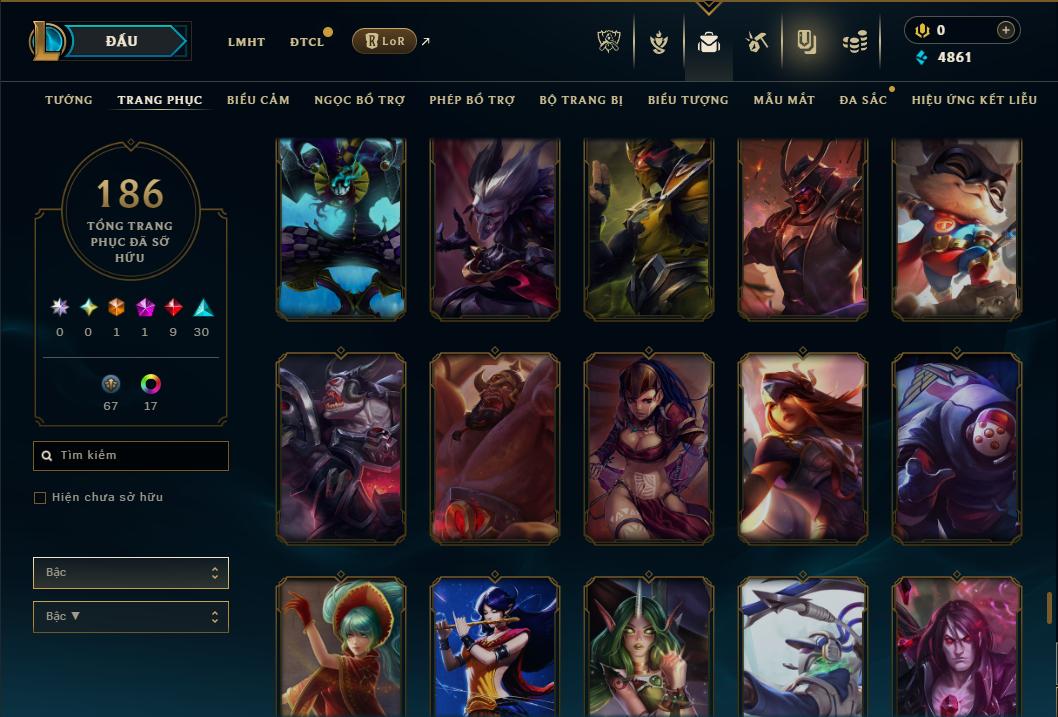The width and height of the screenshot is (1058, 717).
Task: Go to the PHÉP BỔ TRỢ tab
Action: 472,100
